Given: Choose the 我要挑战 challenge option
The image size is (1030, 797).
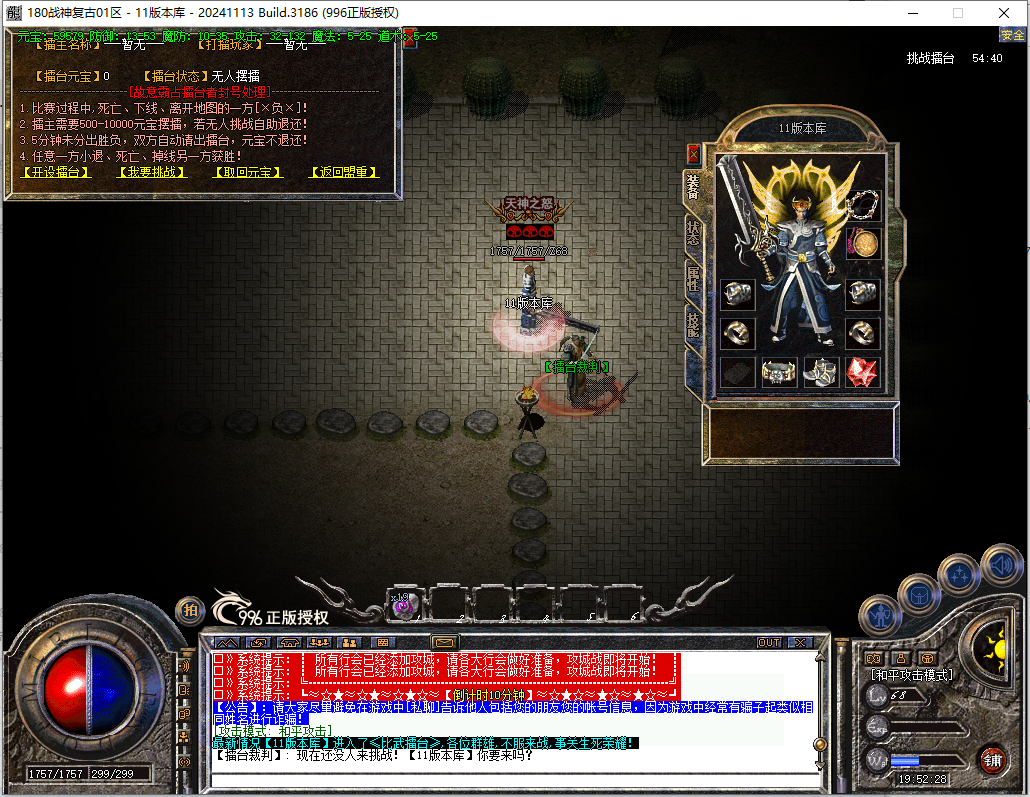Looking at the screenshot, I should pos(152,172).
